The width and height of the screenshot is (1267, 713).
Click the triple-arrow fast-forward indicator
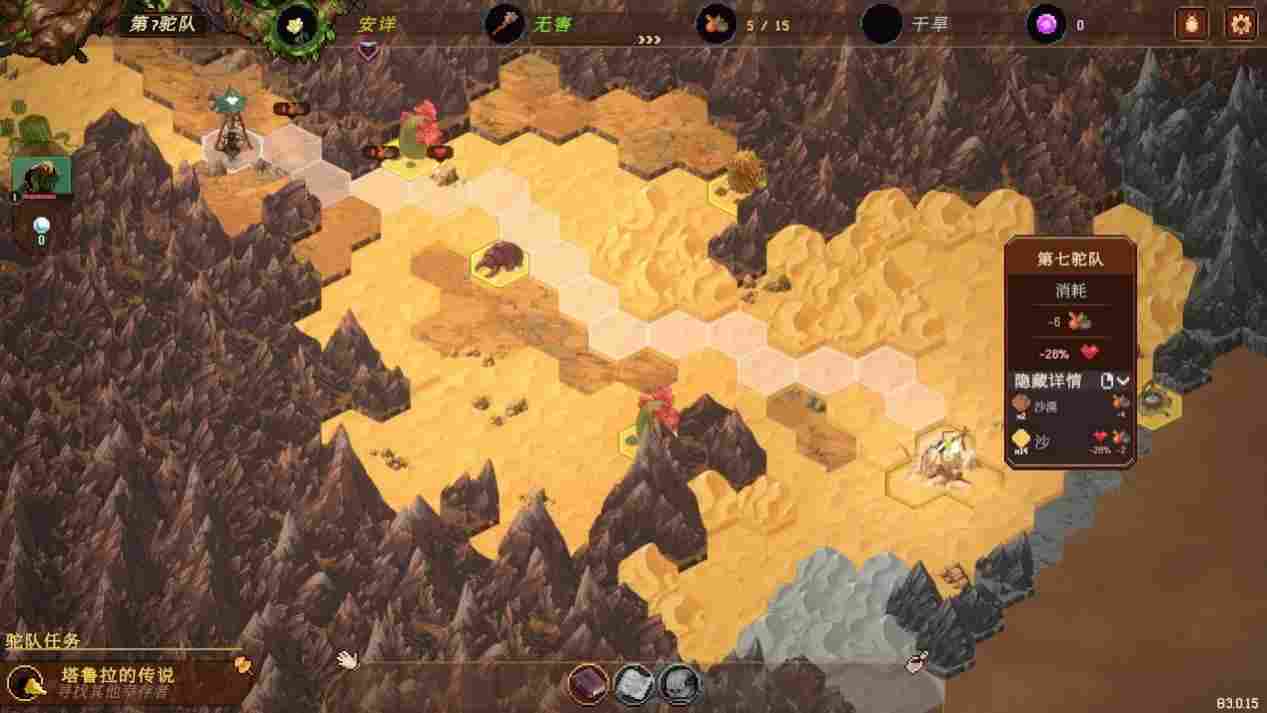pos(649,42)
